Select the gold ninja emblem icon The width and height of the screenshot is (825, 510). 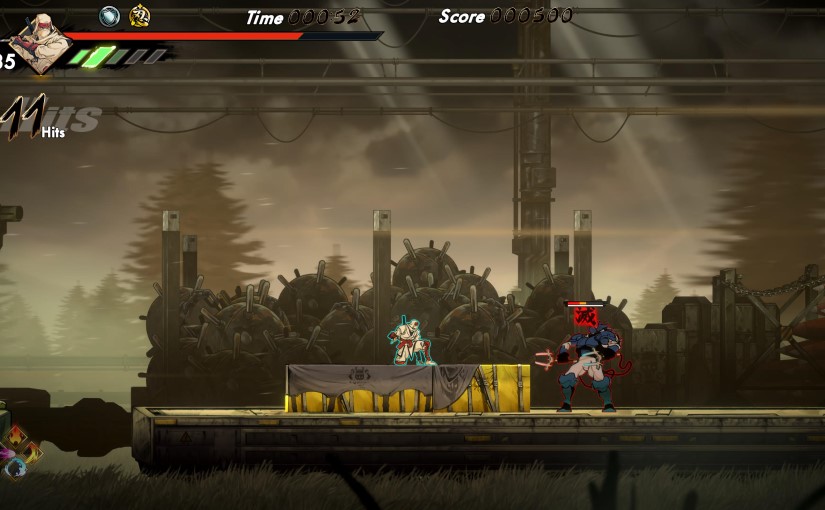click(140, 16)
